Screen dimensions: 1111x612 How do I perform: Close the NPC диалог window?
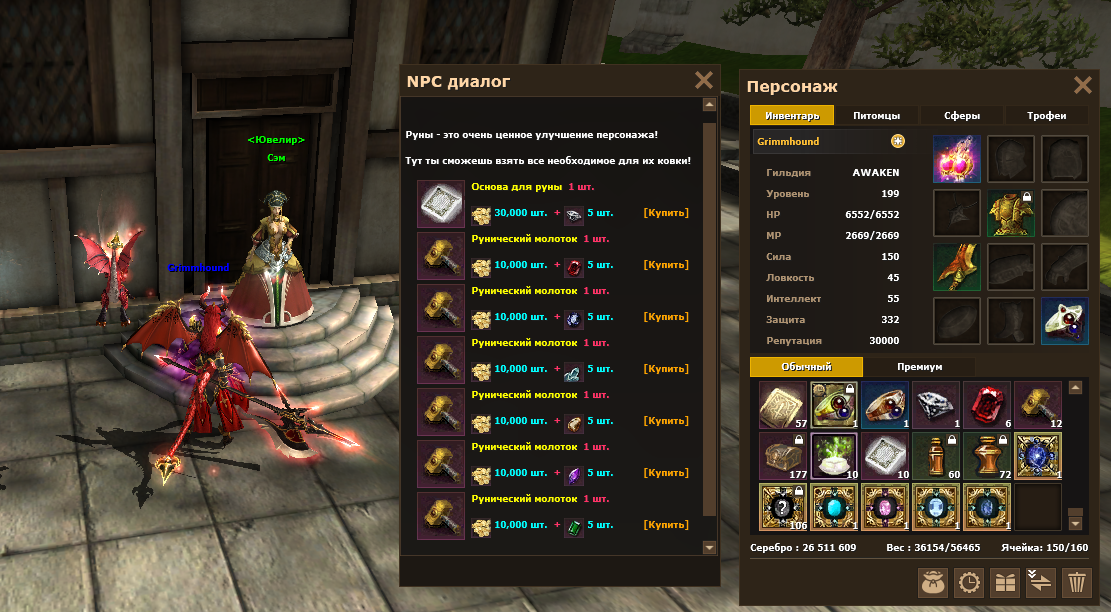tap(704, 81)
